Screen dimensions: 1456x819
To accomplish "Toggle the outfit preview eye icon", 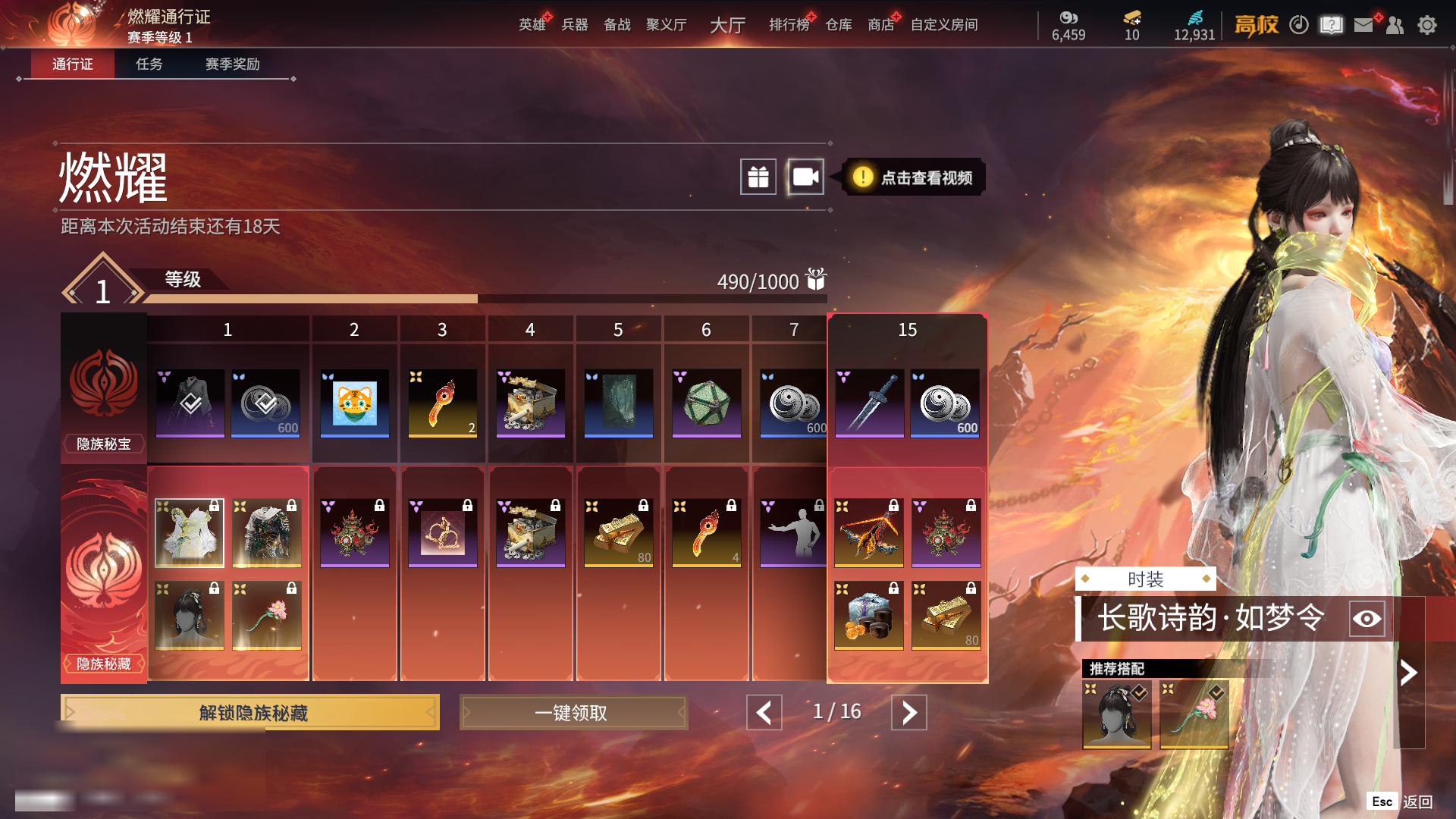I will (x=1367, y=619).
